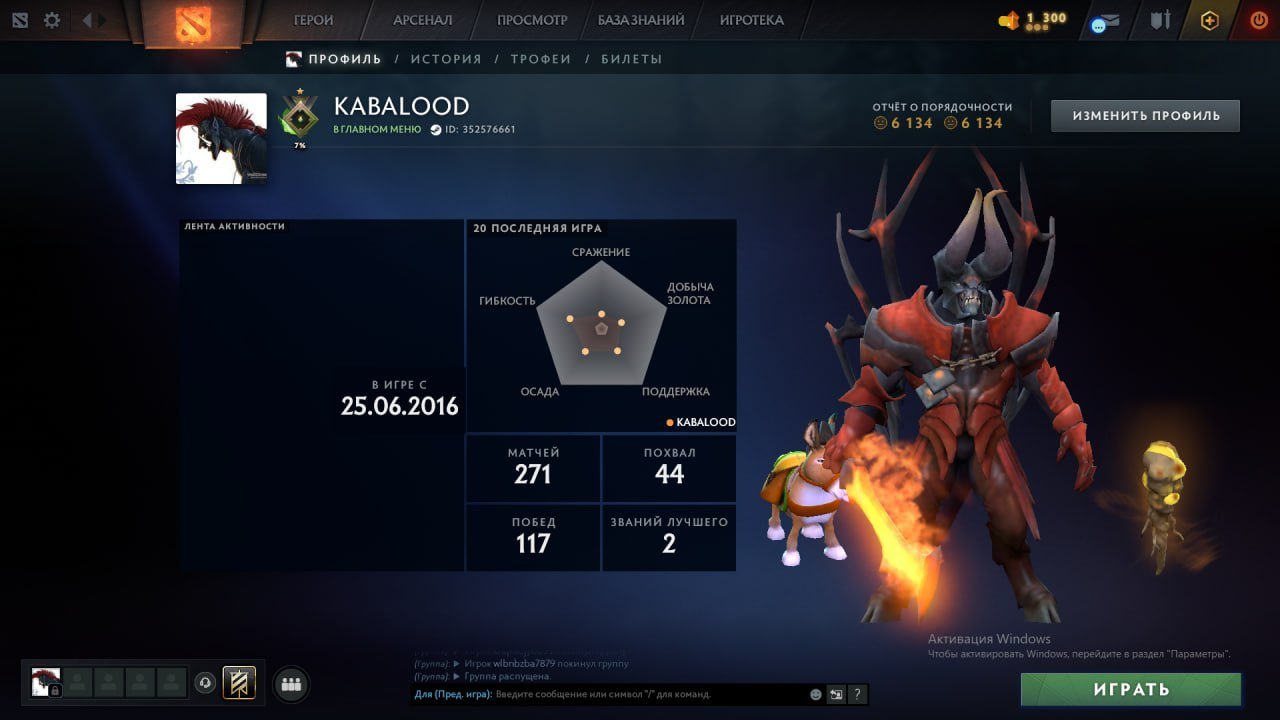Click the ИЗМЕНИТЬ ПРОФИЛЬ button

[x=1145, y=116]
